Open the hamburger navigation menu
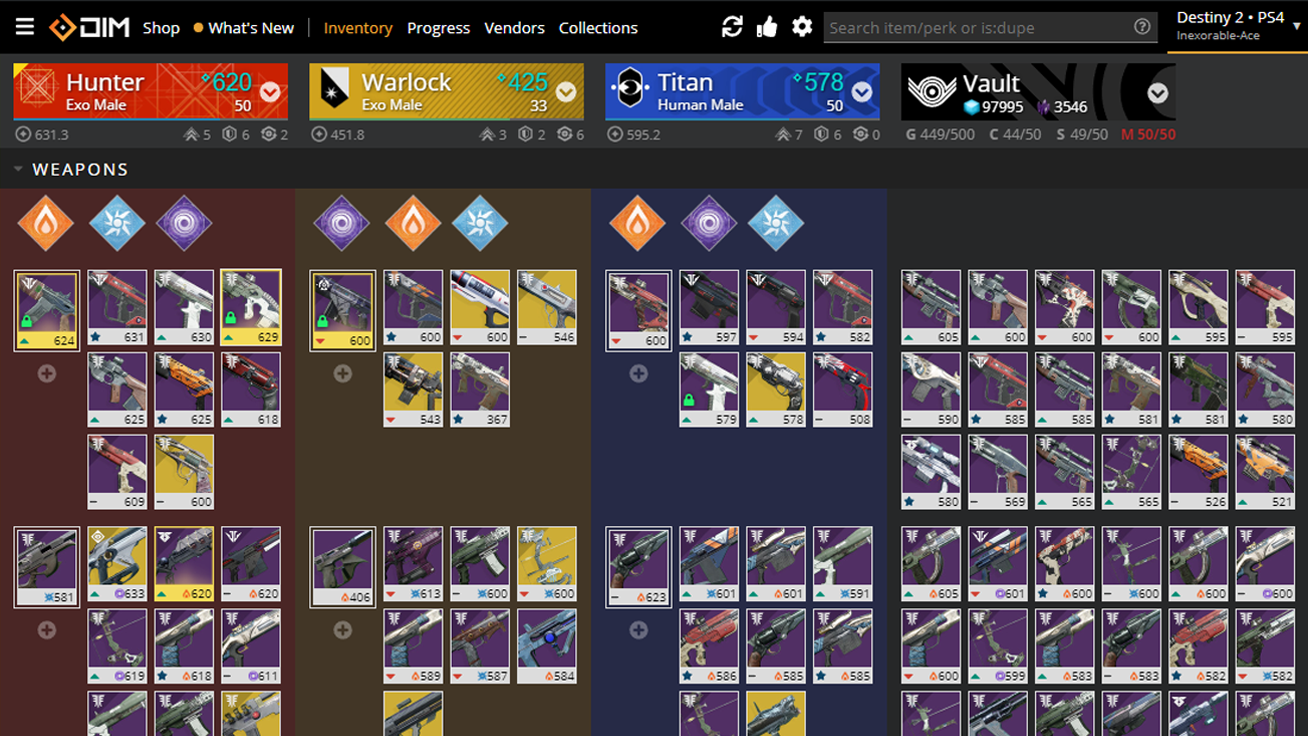Image resolution: width=1308 pixels, height=736 pixels. click(24, 27)
